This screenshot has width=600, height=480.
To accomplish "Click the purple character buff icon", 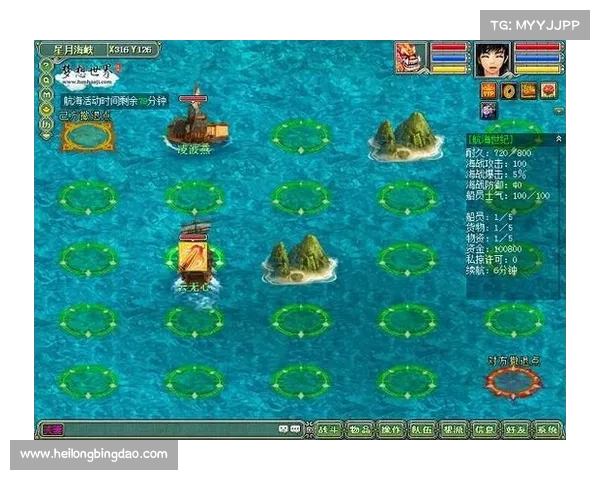I will 489,110.
